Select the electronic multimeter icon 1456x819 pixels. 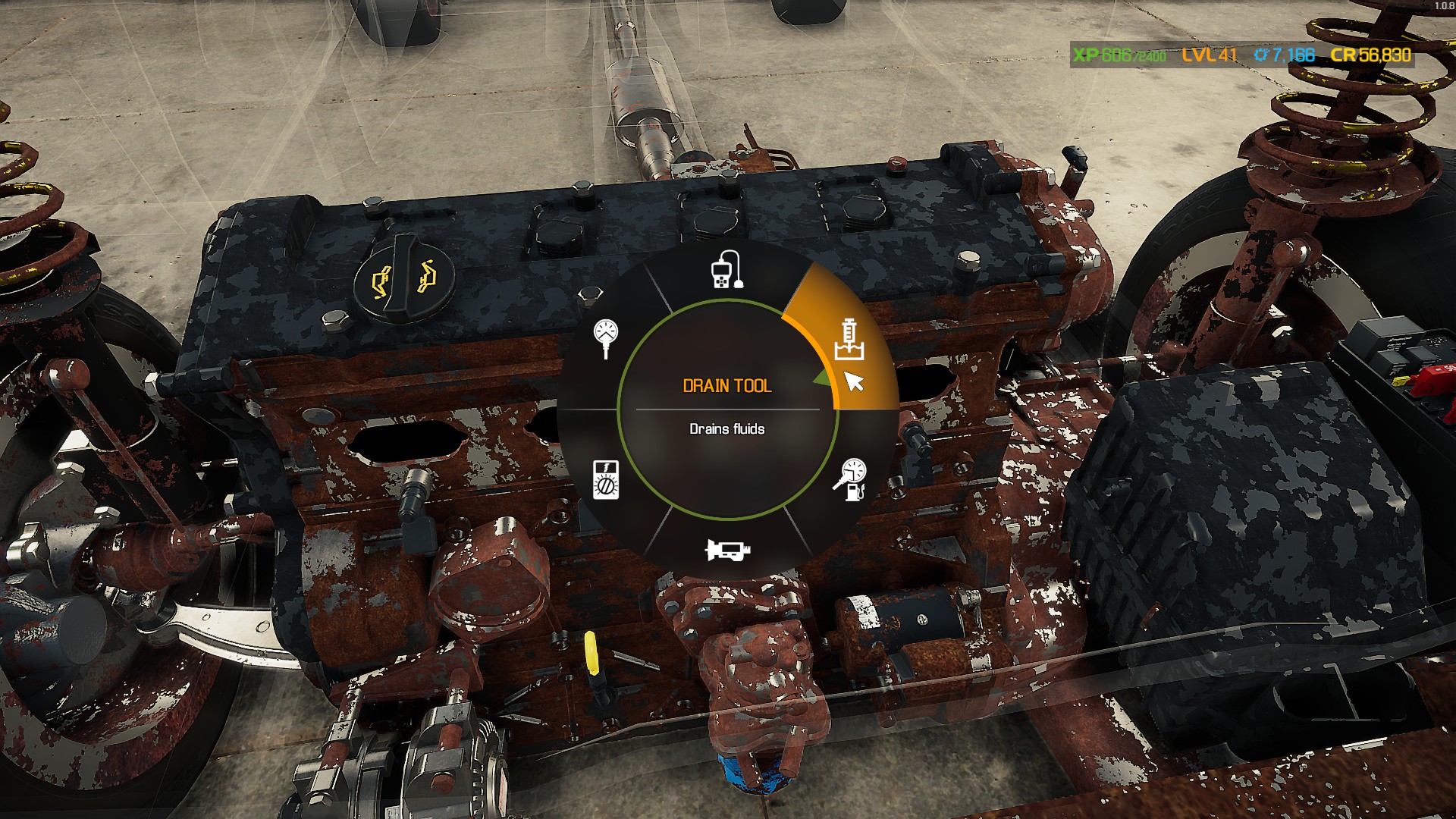tap(606, 479)
